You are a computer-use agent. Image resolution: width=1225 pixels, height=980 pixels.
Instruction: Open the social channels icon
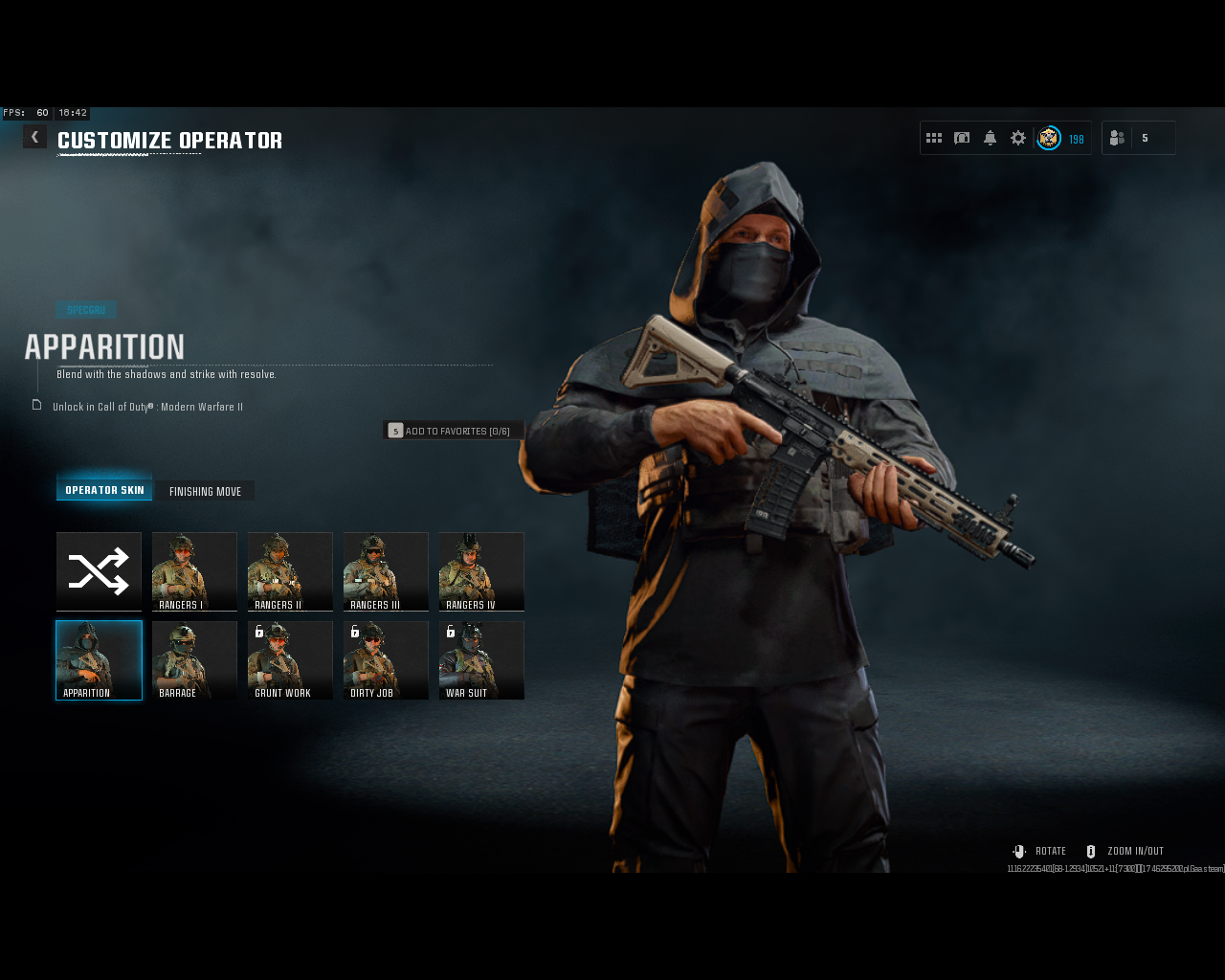coord(961,137)
